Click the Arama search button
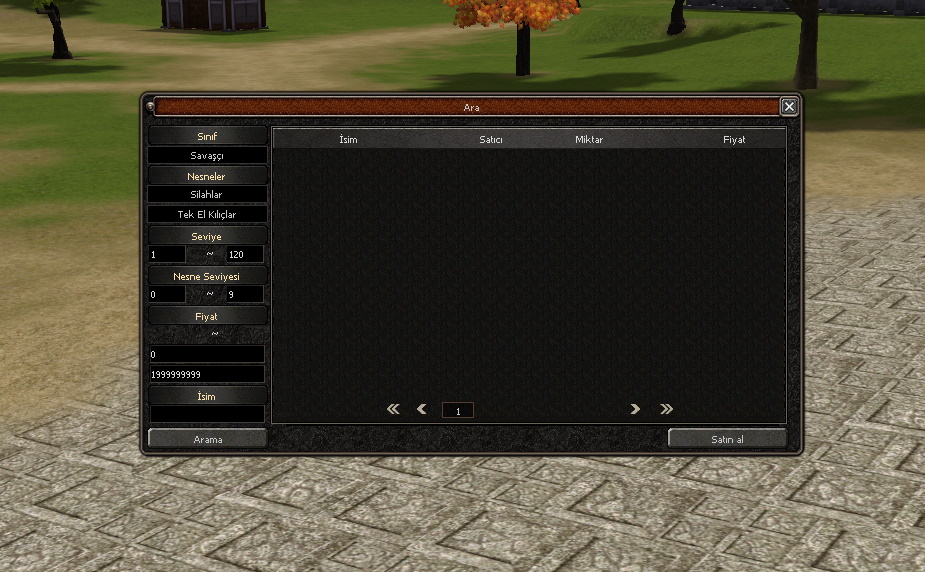 coord(208,439)
